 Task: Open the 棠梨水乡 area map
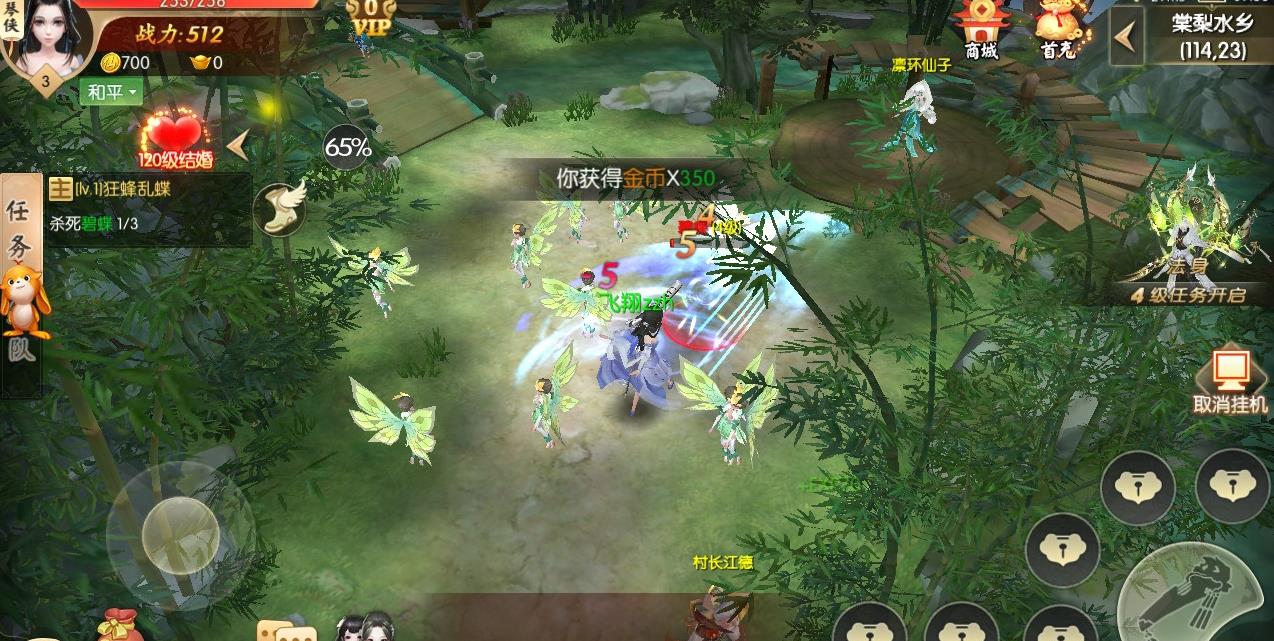1210,36
